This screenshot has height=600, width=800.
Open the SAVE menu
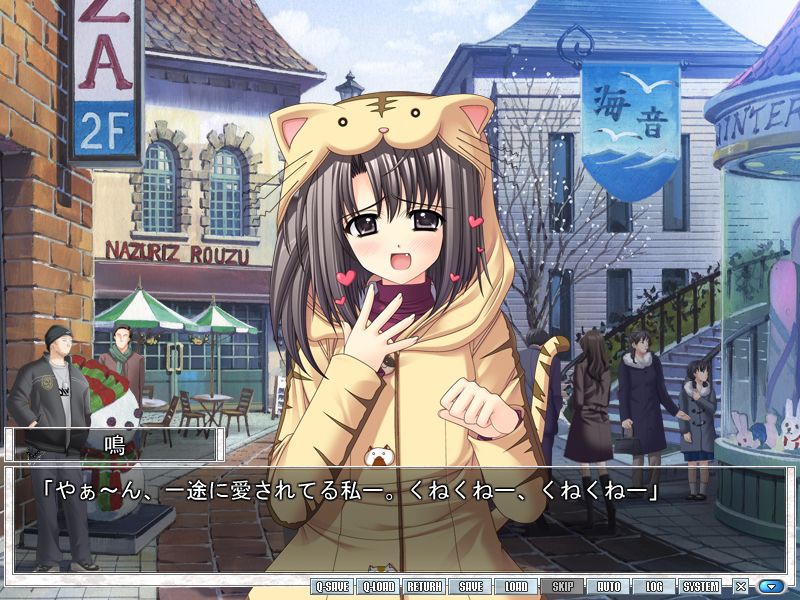click(x=471, y=587)
